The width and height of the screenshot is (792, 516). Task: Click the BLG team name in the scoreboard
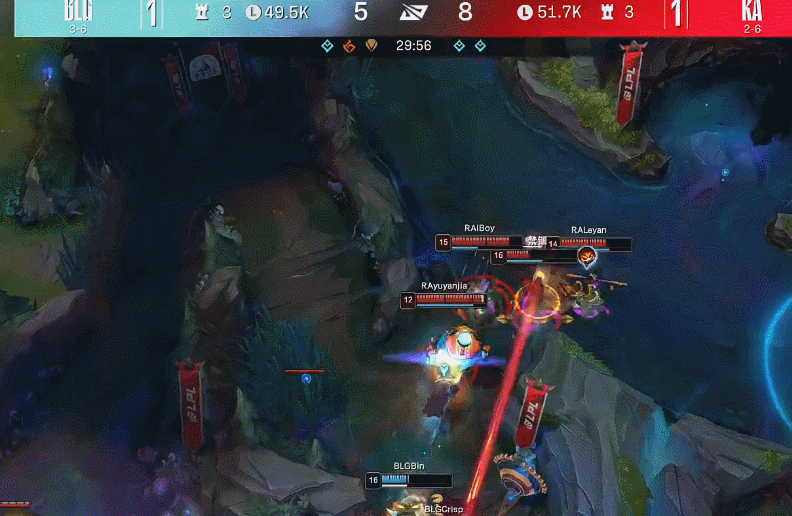coord(77,11)
